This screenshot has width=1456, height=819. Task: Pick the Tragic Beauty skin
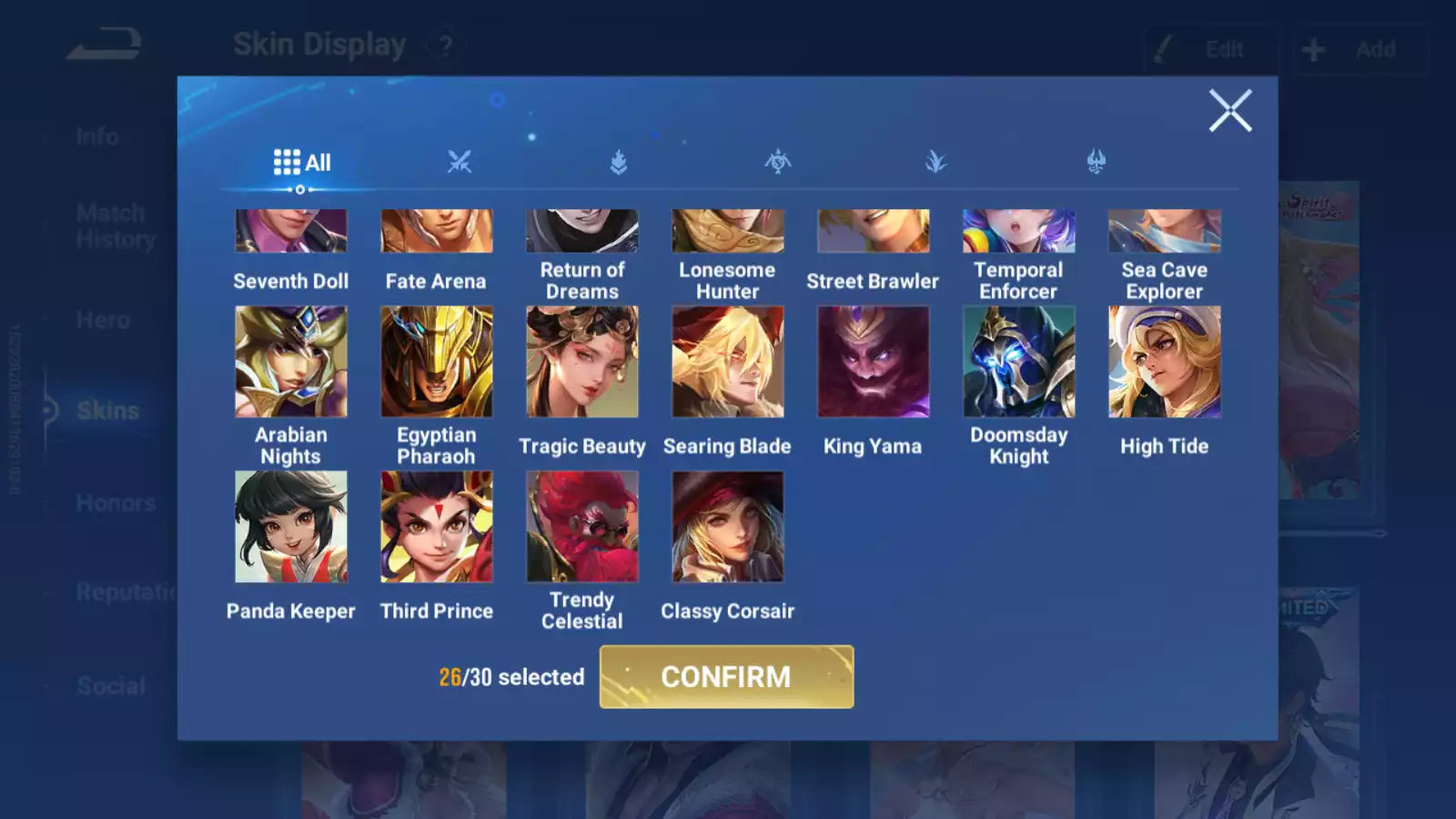point(582,362)
